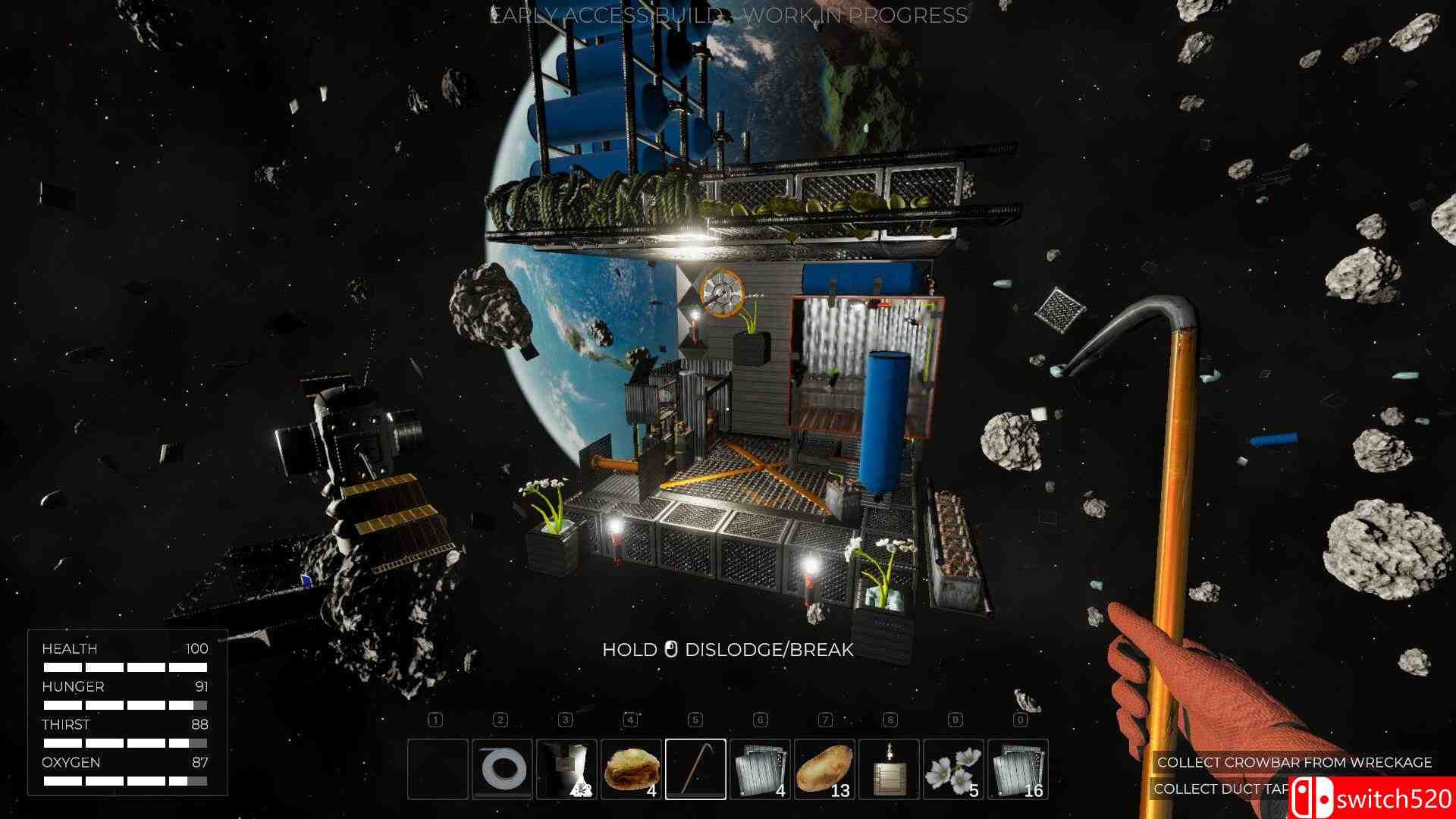The height and width of the screenshot is (819, 1456).
Task: Pick the metal sheet stack of 16
Action: [x=1018, y=769]
